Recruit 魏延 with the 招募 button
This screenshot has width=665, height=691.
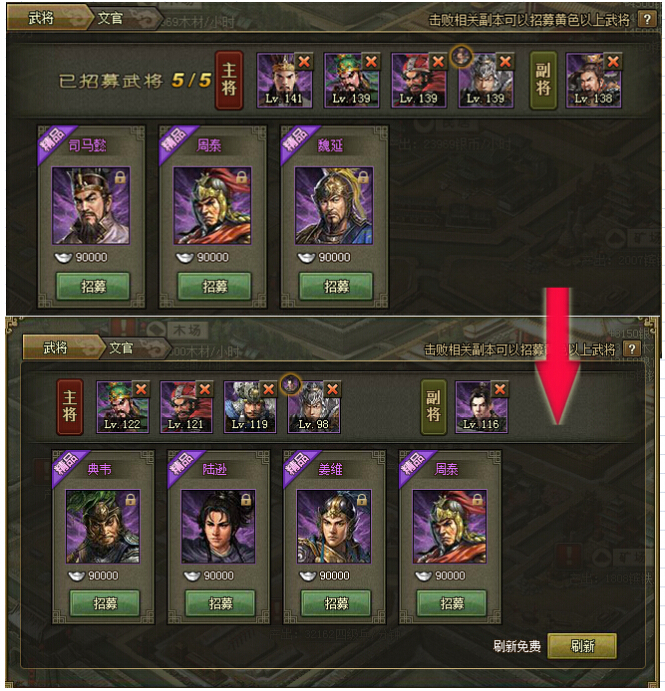point(336,287)
